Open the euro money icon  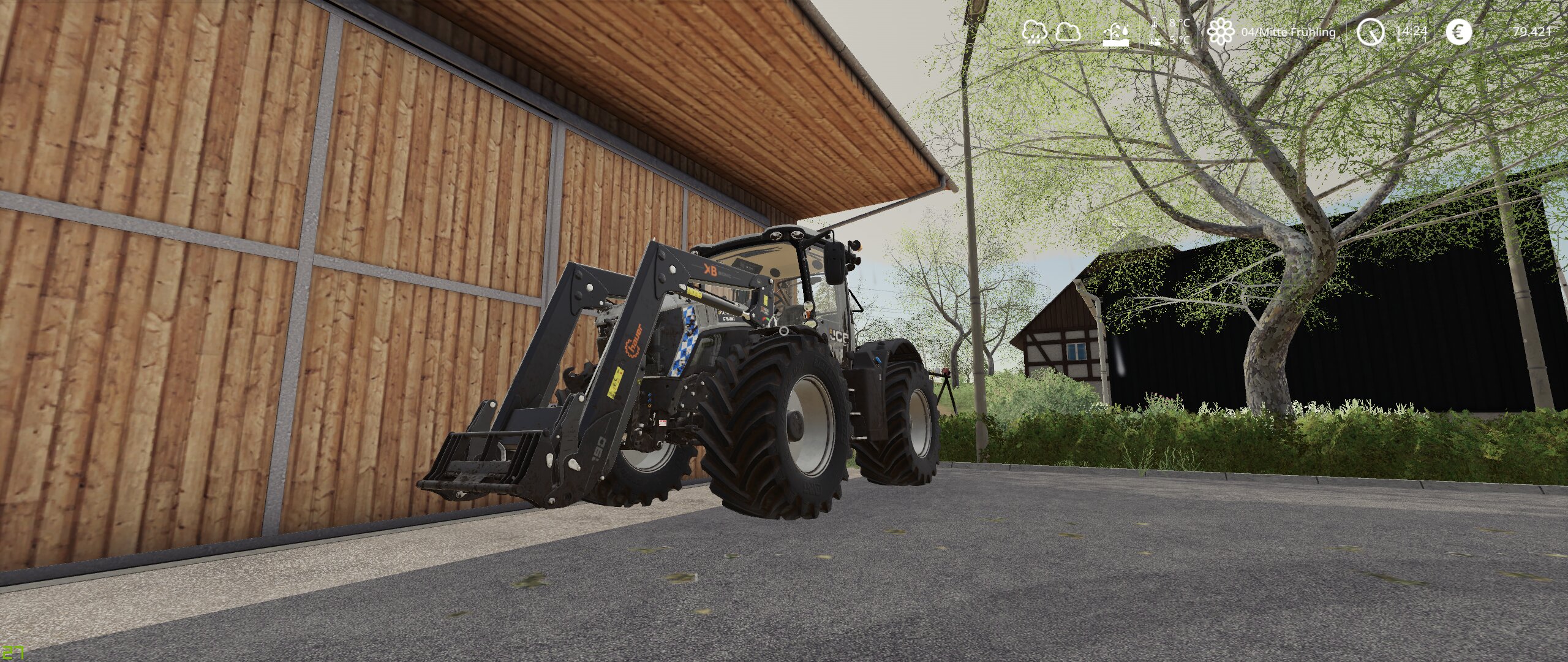(1458, 32)
